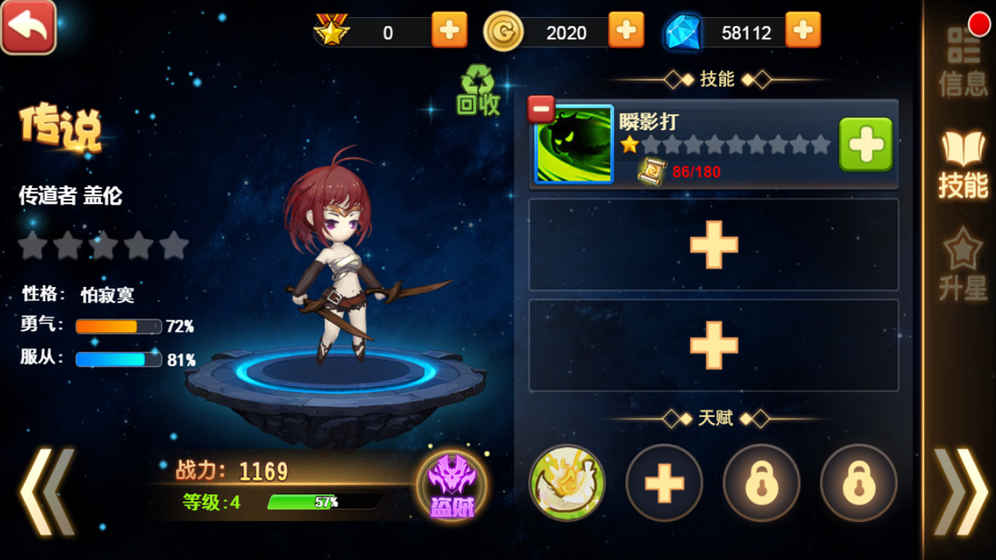Remove the 瞬影打 skill with the red minus
Image resolution: width=996 pixels, height=560 pixels.
click(x=541, y=107)
